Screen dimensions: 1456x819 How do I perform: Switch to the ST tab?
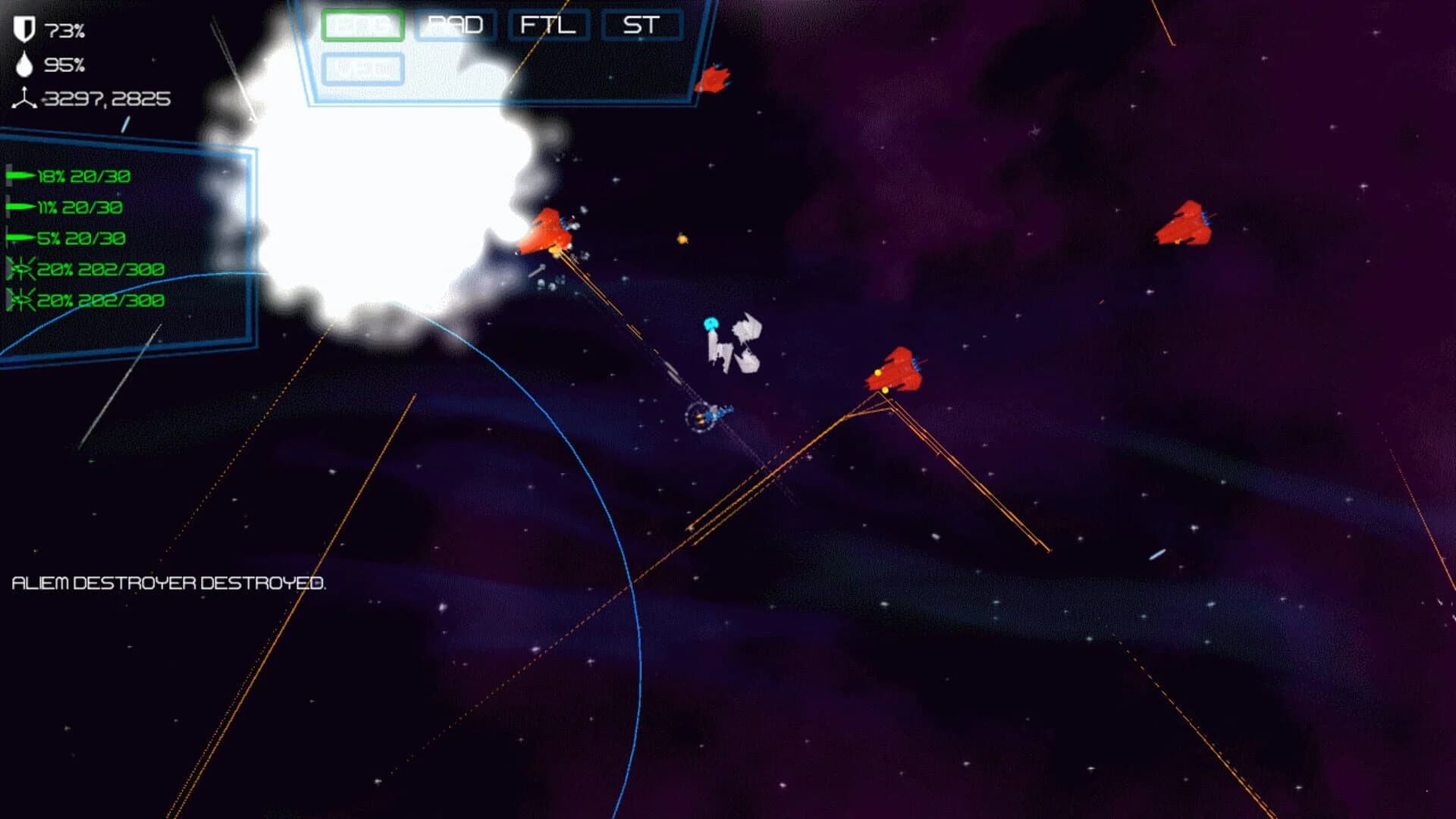(x=641, y=25)
